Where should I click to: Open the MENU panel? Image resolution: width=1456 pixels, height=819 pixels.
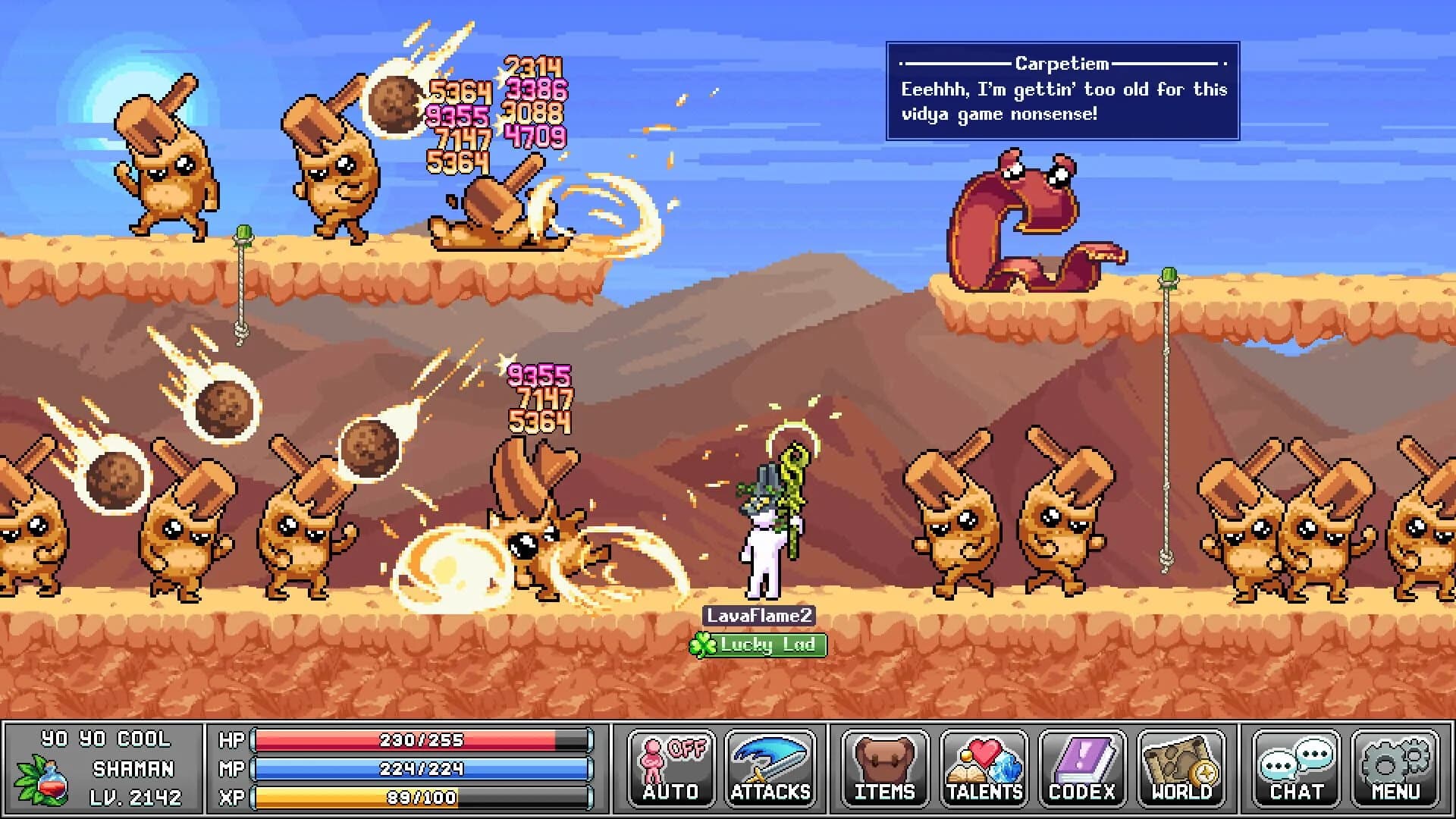click(x=1396, y=767)
